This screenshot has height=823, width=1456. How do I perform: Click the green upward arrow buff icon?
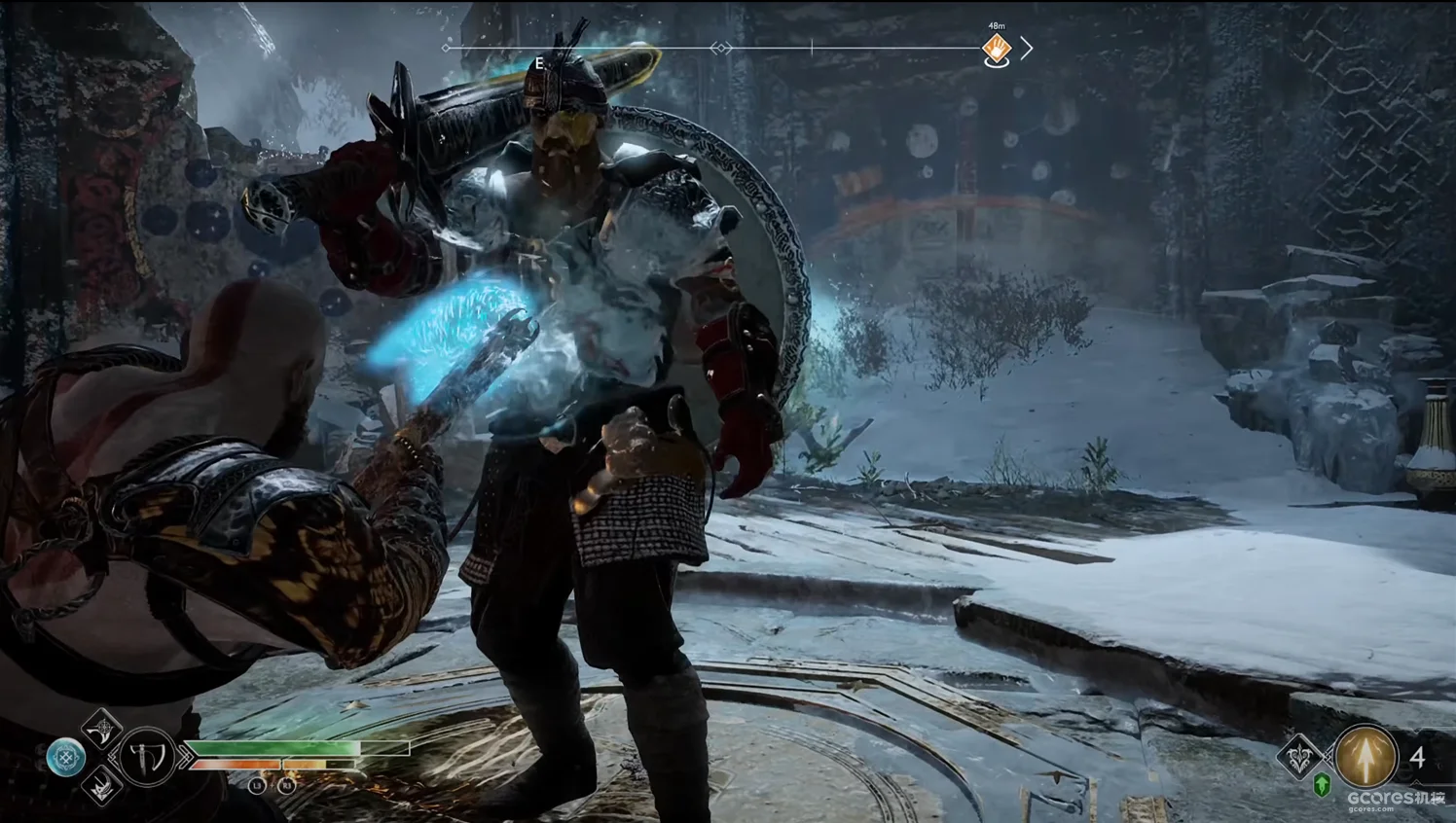(1322, 784)
